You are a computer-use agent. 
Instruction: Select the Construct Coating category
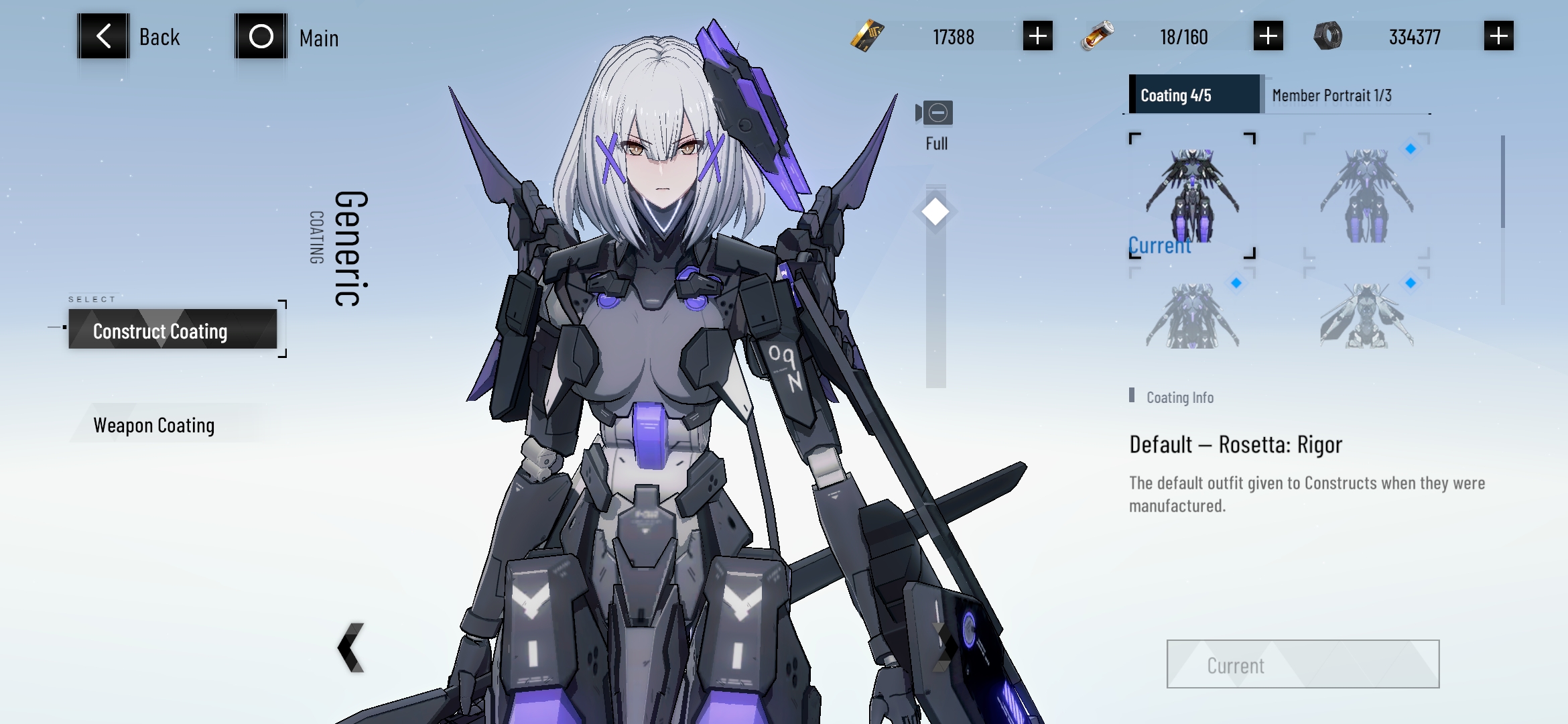(172, 330)
